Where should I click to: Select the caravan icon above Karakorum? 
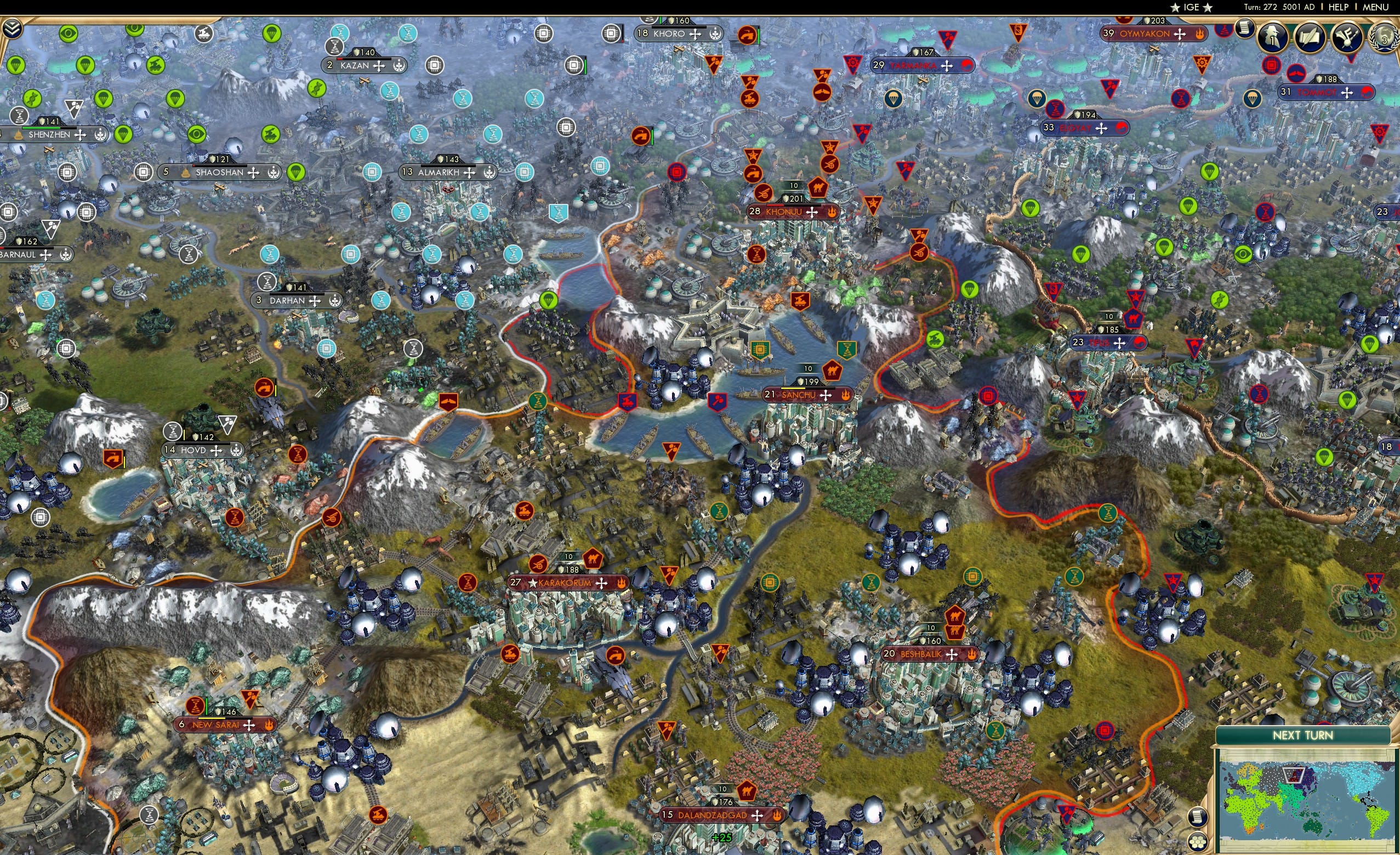tap(593, 558)
